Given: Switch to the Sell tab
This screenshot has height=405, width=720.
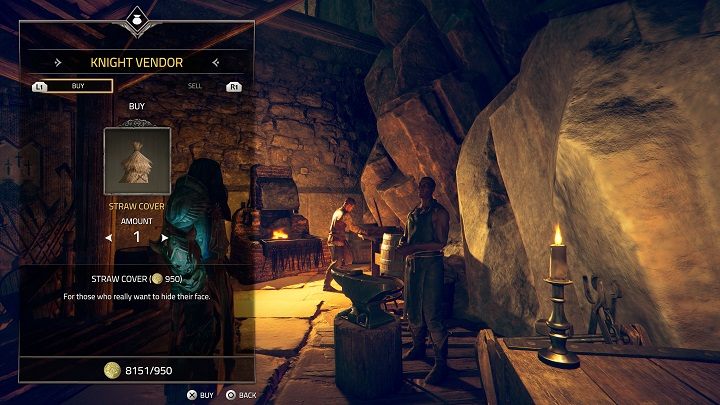Looking at the screenshot, I should [195, 86].
